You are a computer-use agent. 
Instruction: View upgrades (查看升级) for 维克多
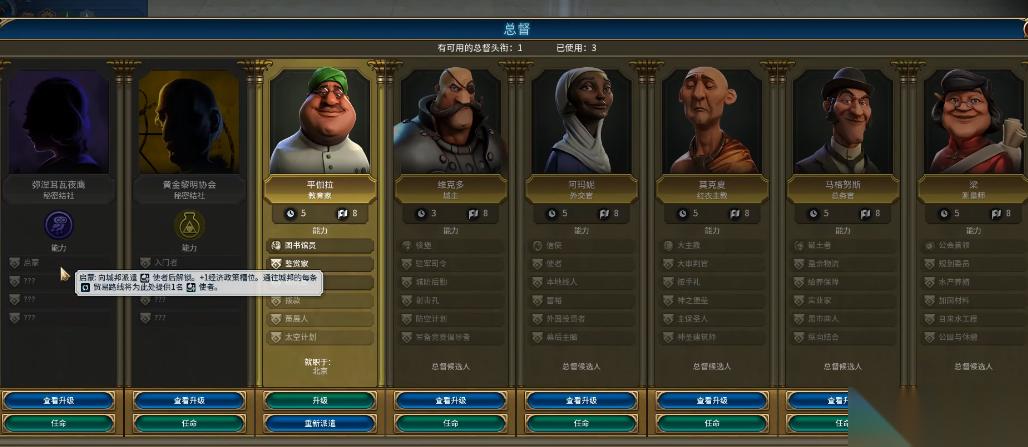(451, 400)
